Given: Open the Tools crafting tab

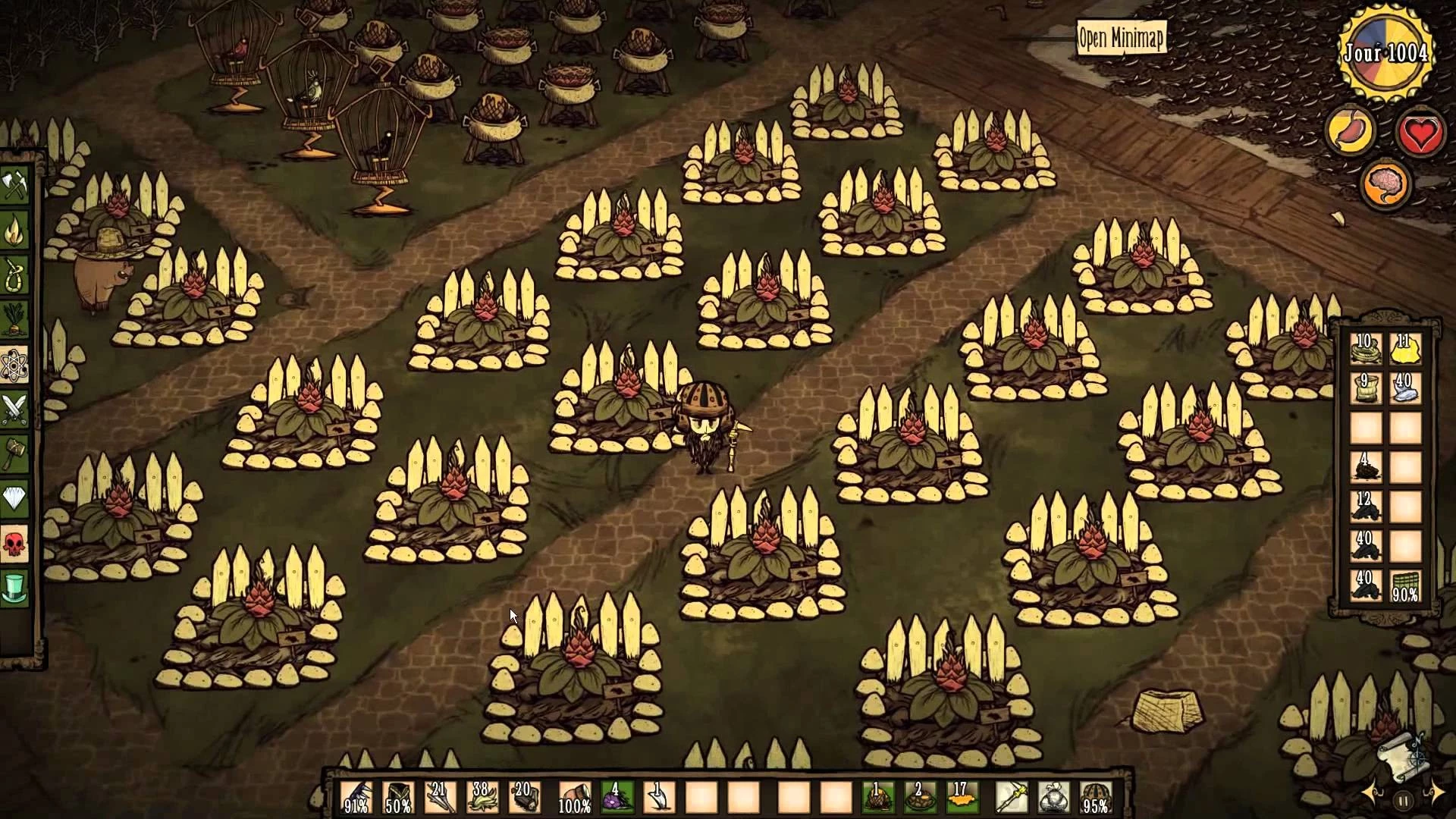Looking at the screenshot, I should coord(15,187).
